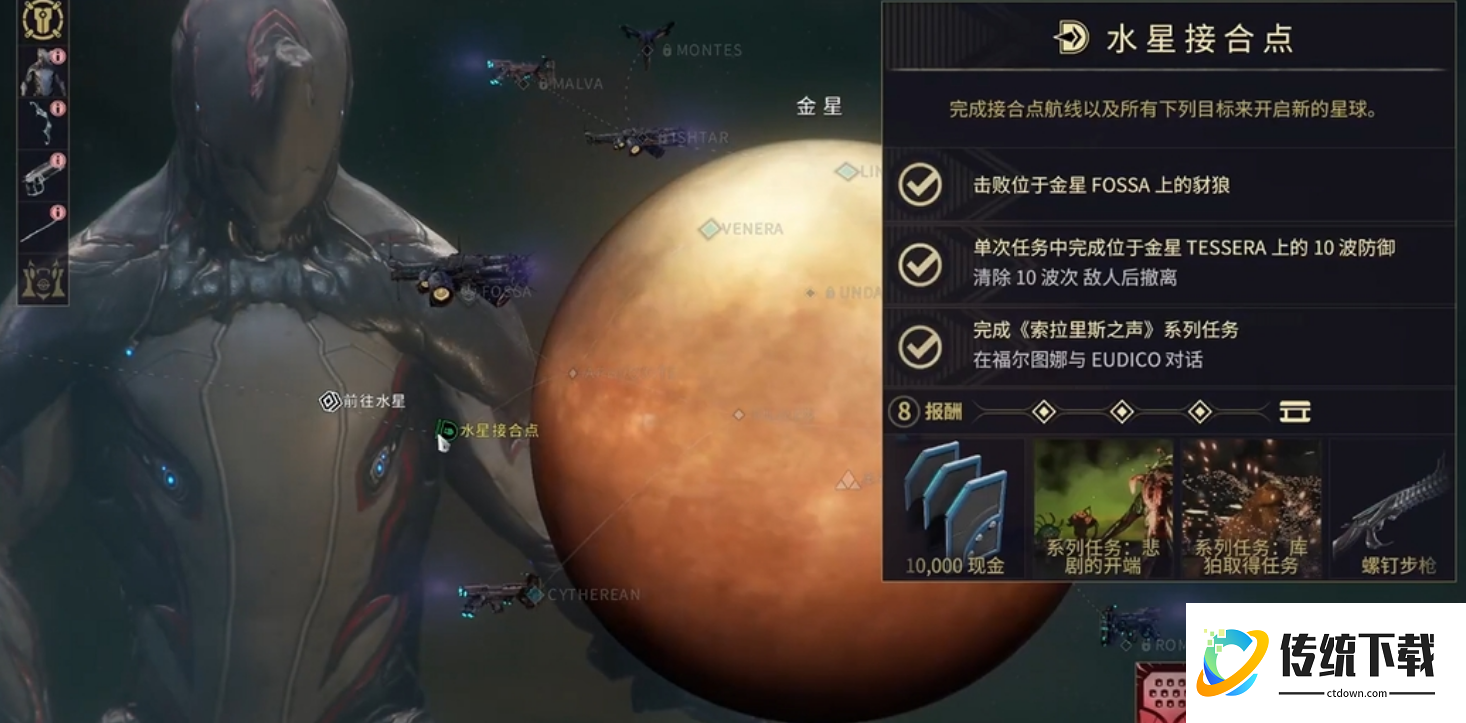
Task: Open the info badge on the pistol slot
Action: 58,158
